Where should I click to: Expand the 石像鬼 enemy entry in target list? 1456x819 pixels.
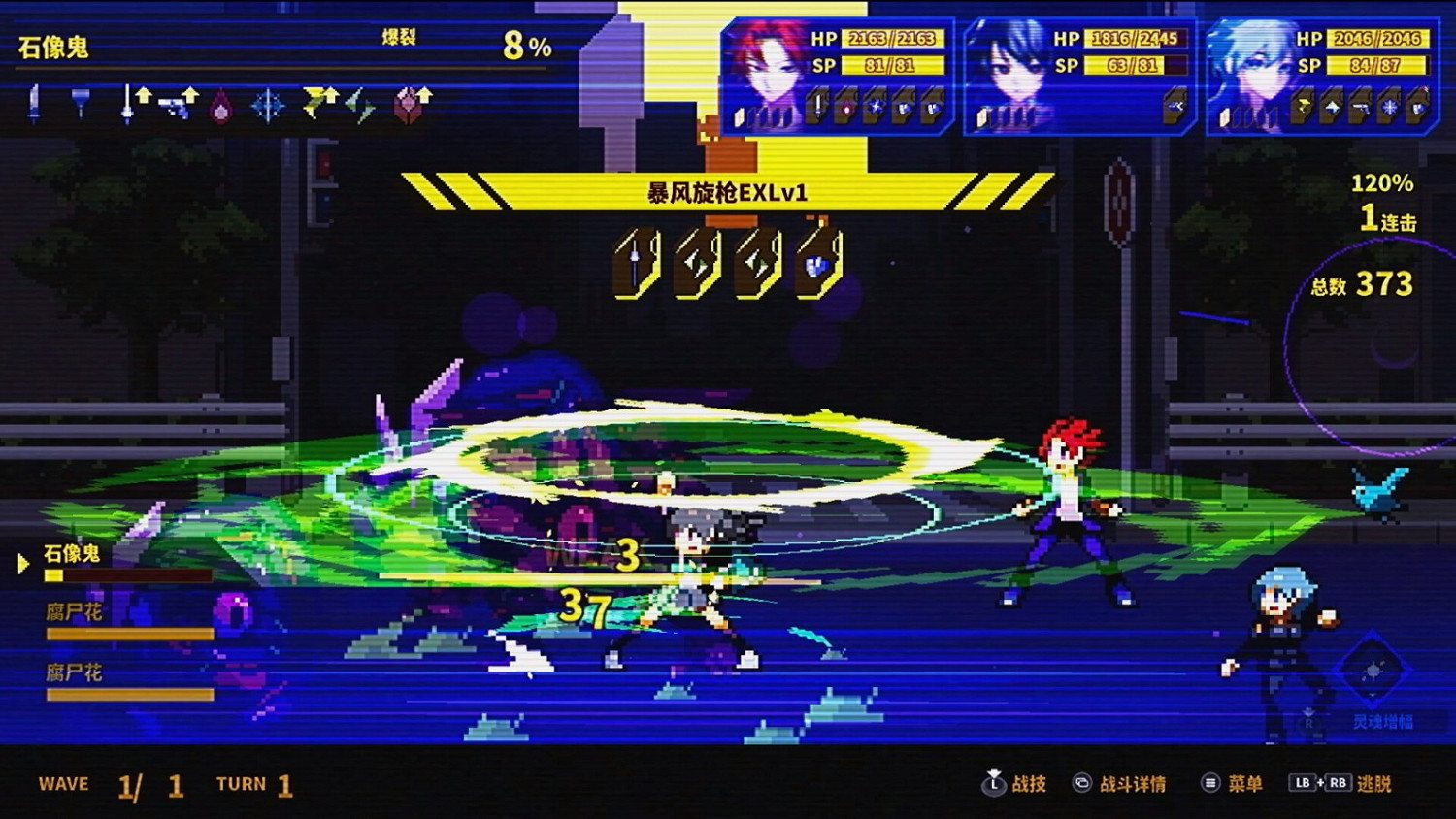73,553
